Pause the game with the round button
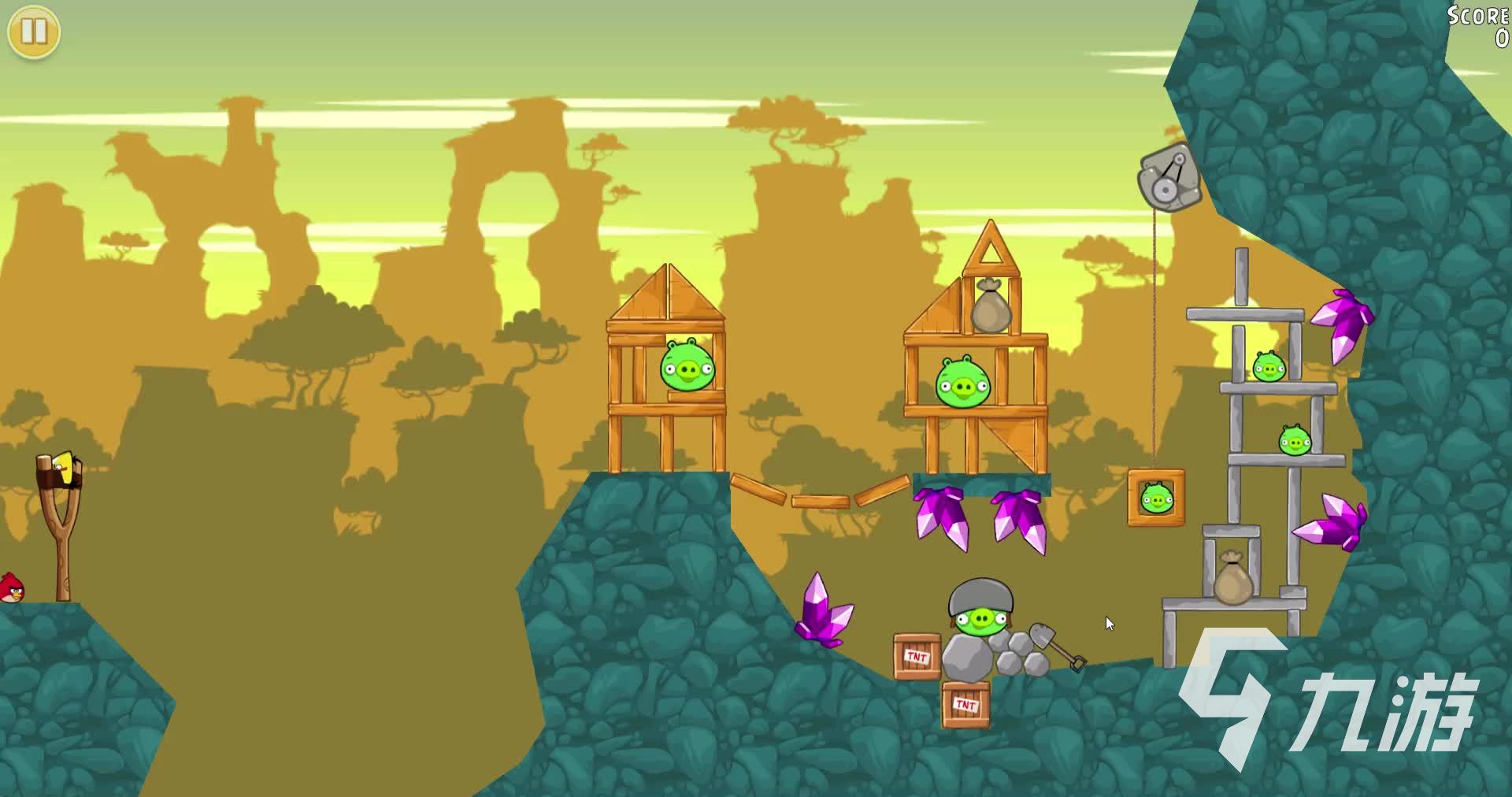This screenshot has height=797, width=1512. tap(34, 32)
